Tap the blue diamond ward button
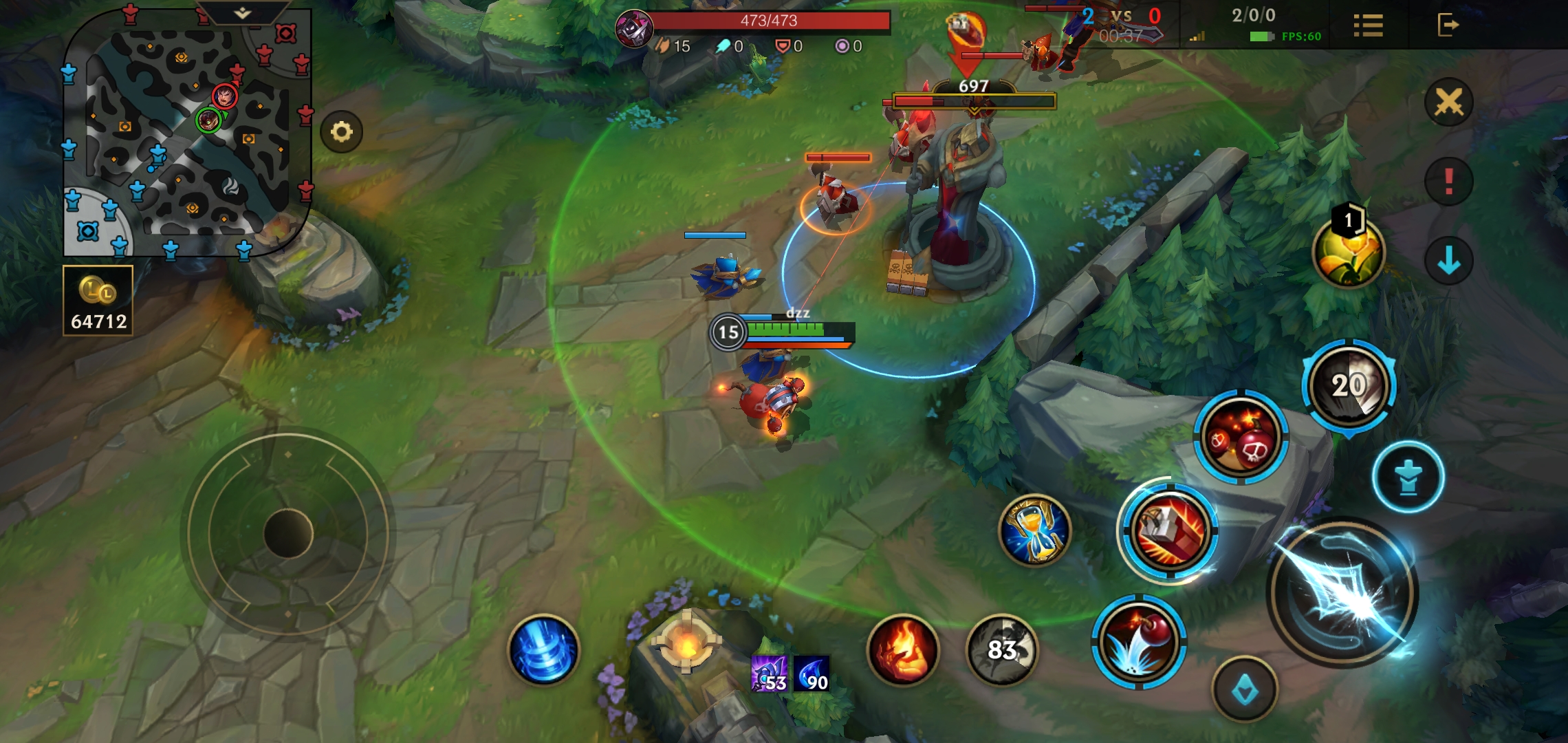The height and width of the screenshot is (743, 1568). pyautogui.click(x=1245, y=689)
